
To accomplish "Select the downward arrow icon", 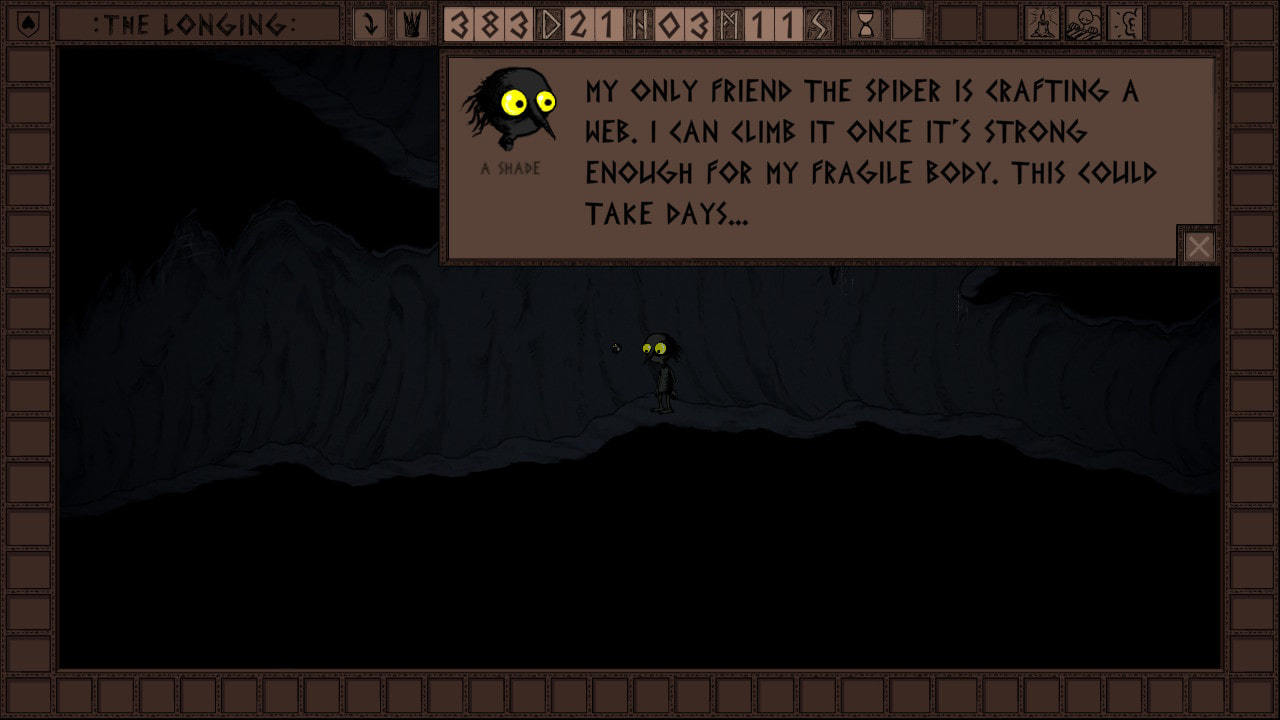I will click(x=370, y=24).
